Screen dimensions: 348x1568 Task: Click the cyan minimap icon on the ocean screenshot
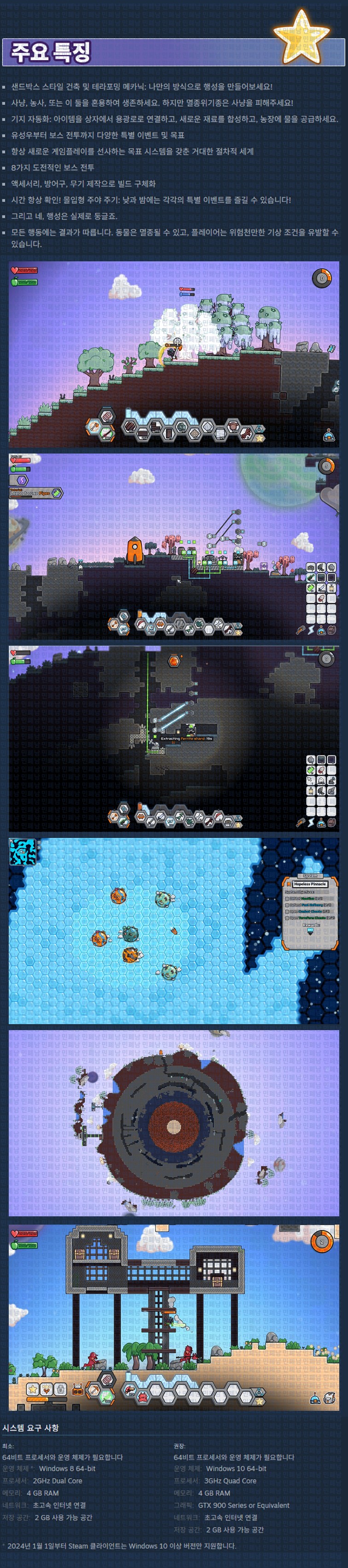coord(23,852)
